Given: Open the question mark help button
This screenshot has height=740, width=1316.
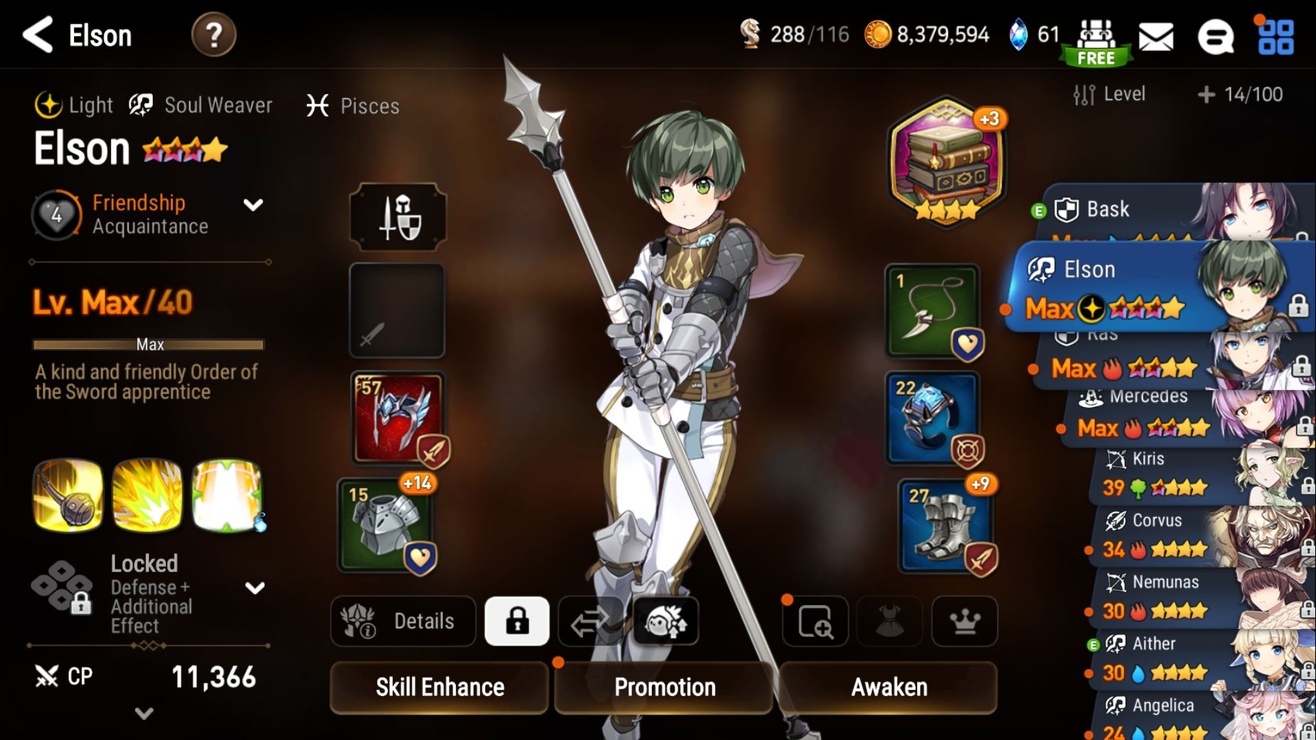Looking at the screenshot, I should pyautogui.click(x=213, y=36).
